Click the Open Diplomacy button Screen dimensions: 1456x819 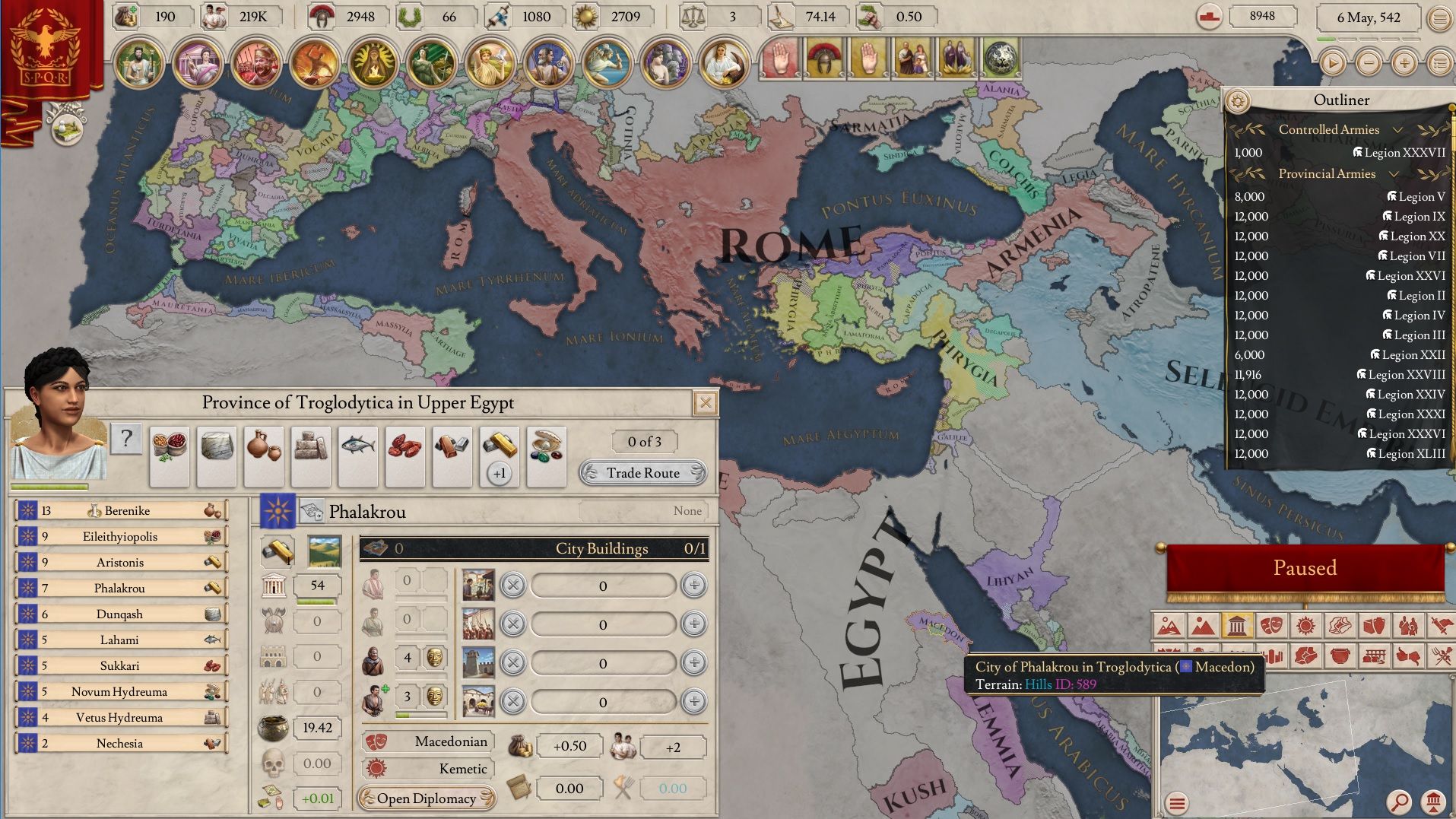427,798
